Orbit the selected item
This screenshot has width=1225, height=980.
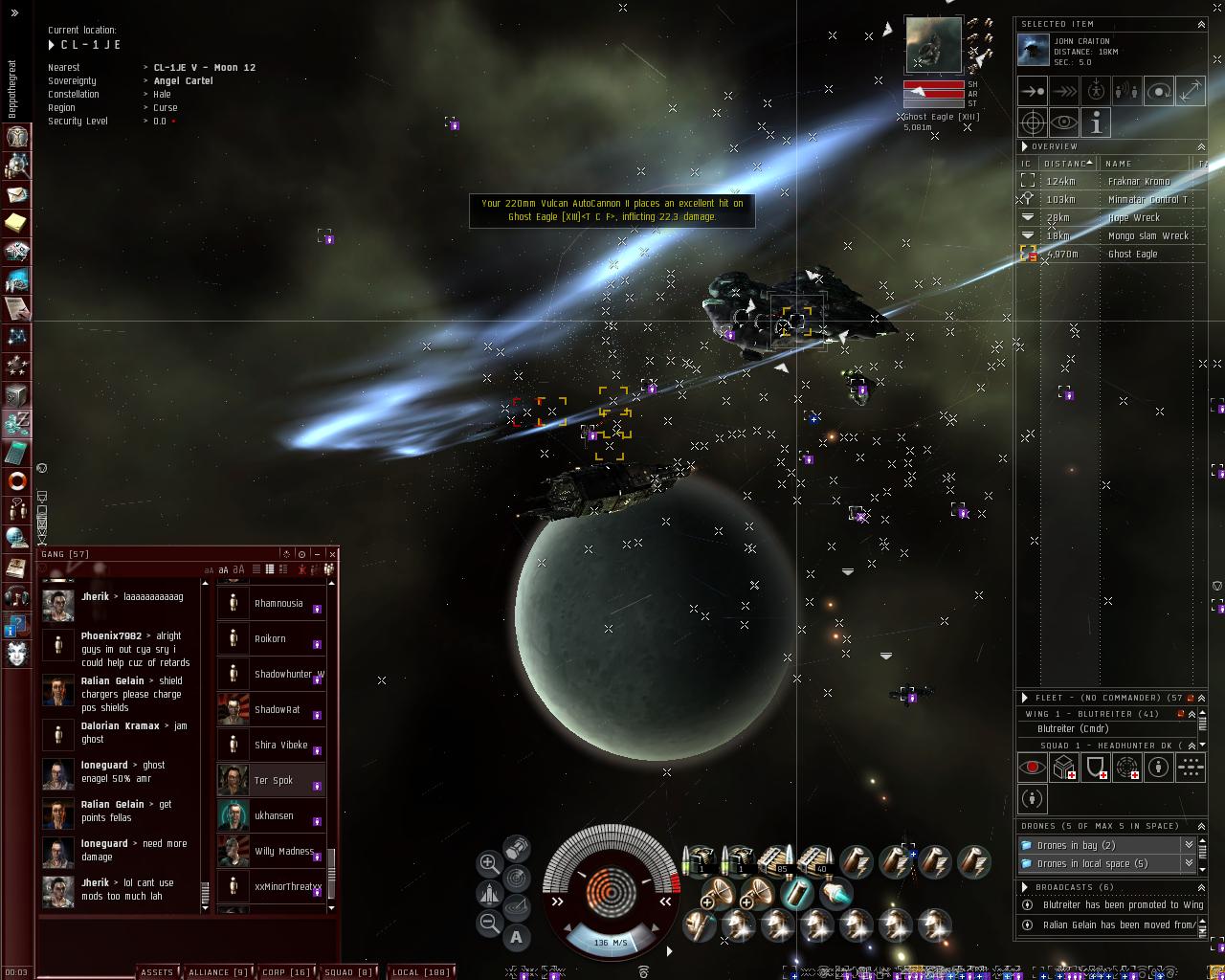1158,92
